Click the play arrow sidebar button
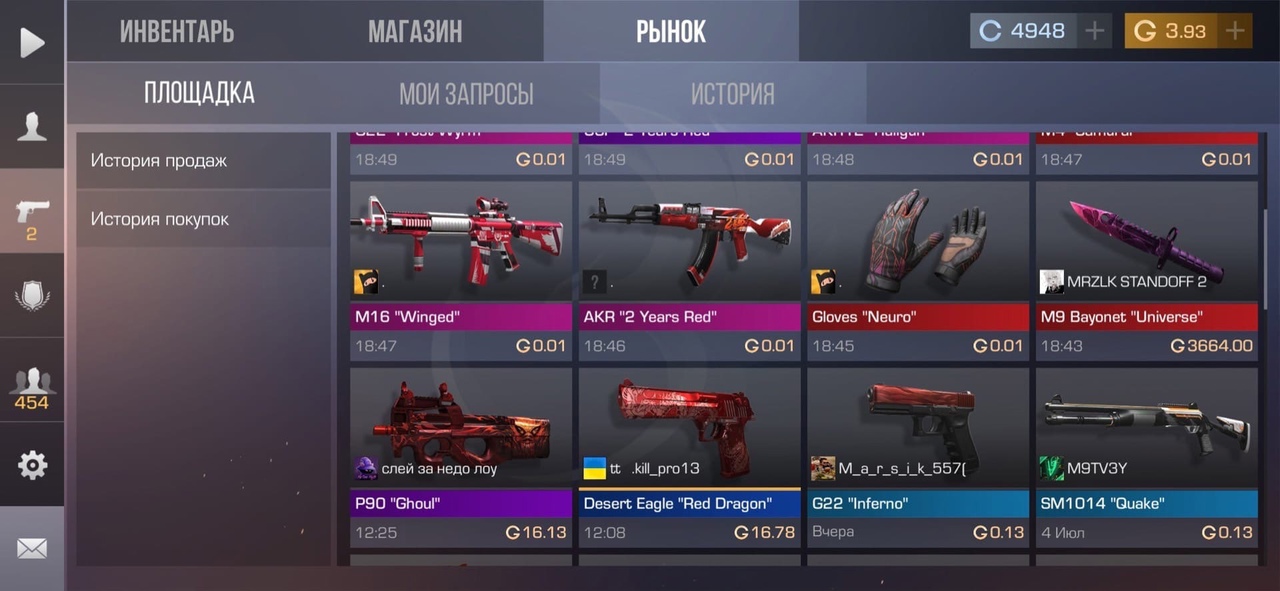Screen dimensions: 1280x591 click(x=32, y=42)
